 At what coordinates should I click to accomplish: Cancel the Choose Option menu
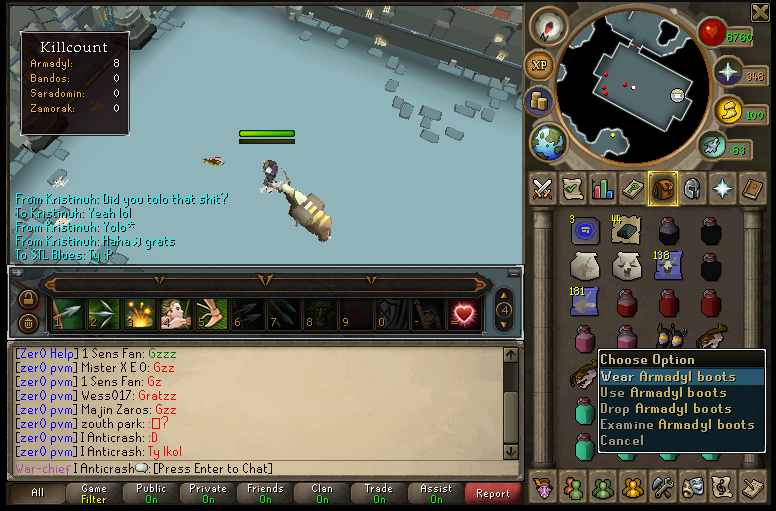point(622,441)
